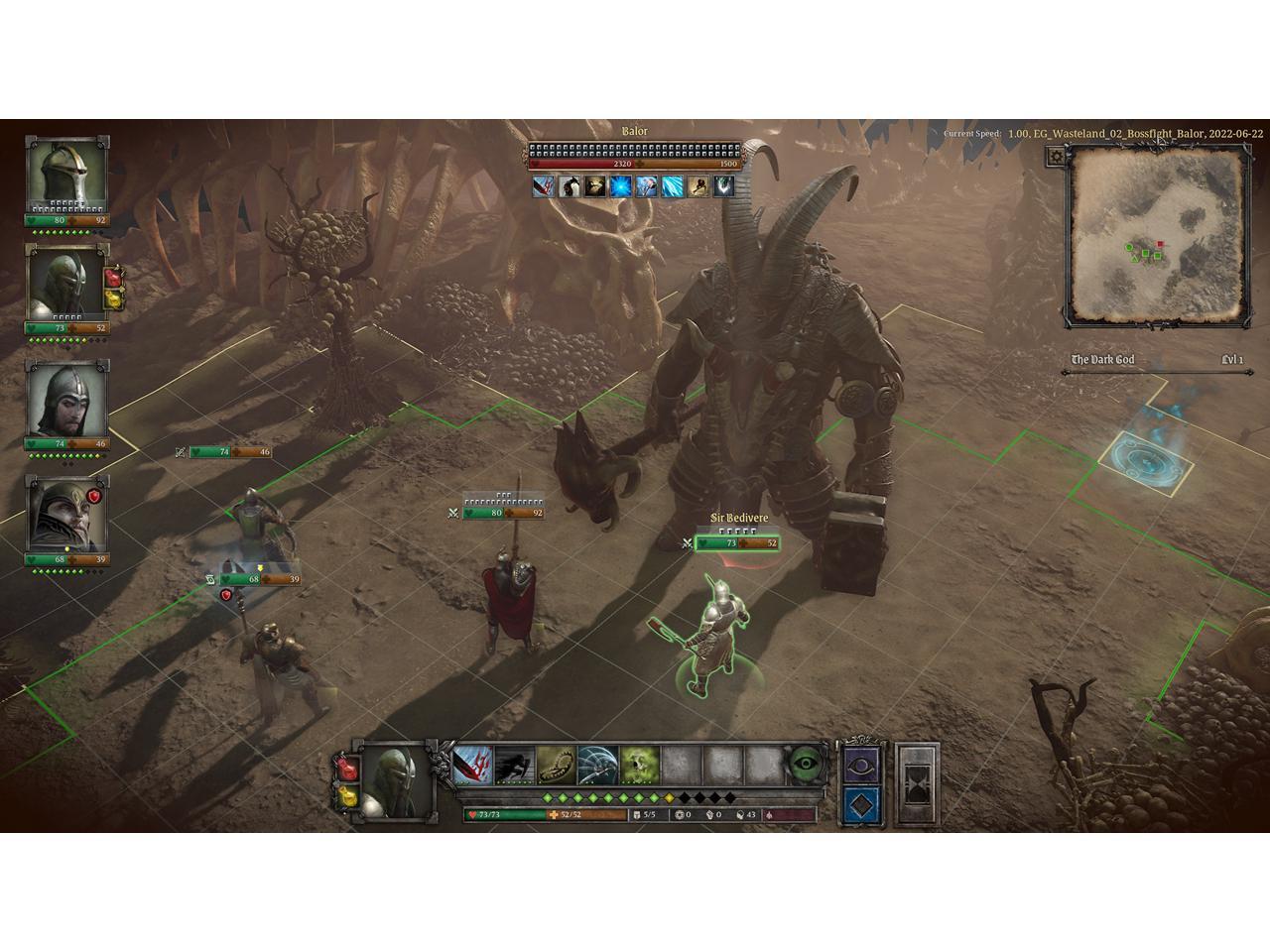1270x952 pixels.
Task: Open the minimap
Action: point(1157,234)
